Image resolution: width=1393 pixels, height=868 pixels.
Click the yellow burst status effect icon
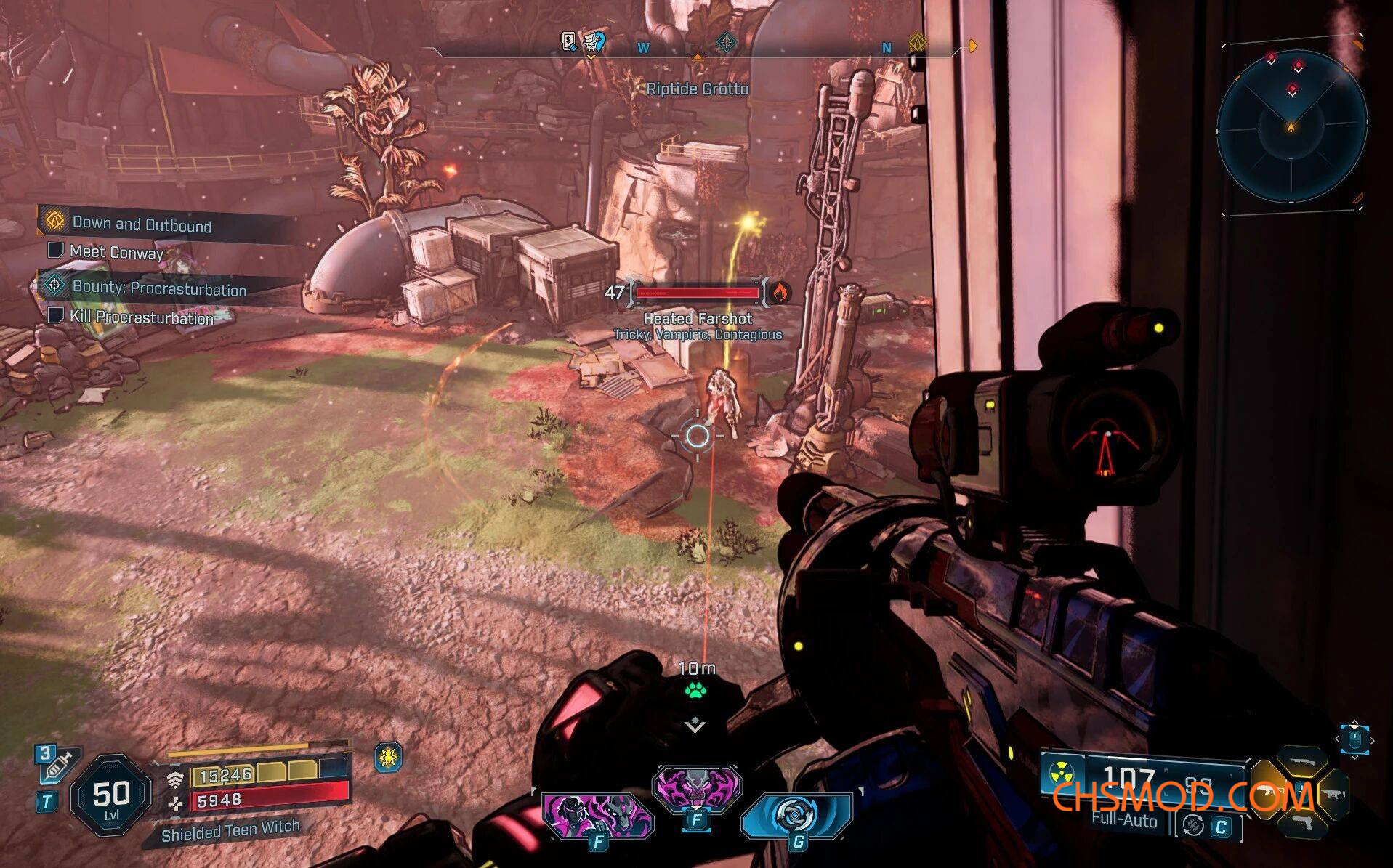pos(389,758)
